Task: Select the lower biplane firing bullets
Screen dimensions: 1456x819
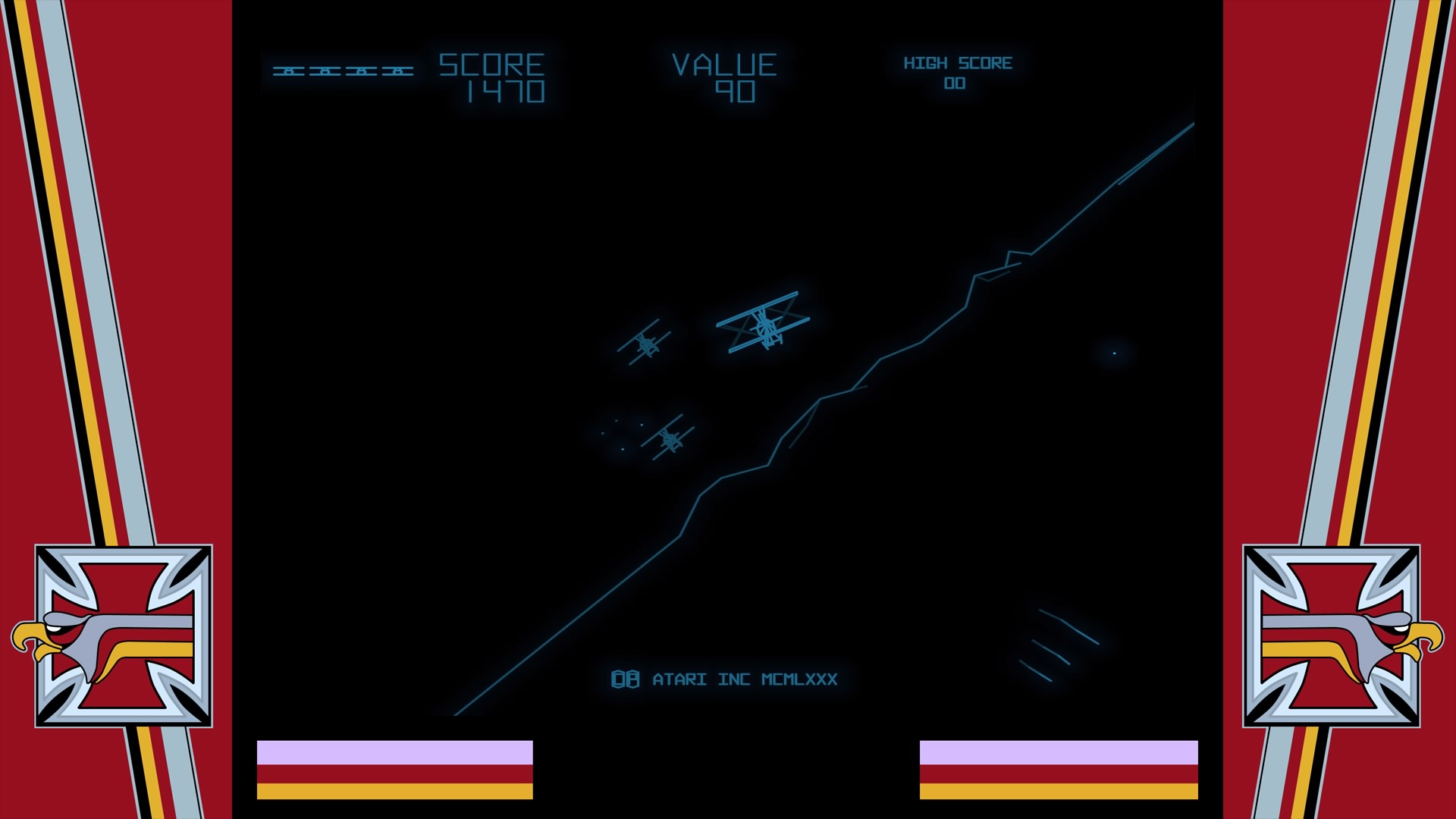Action: [669, 438]
